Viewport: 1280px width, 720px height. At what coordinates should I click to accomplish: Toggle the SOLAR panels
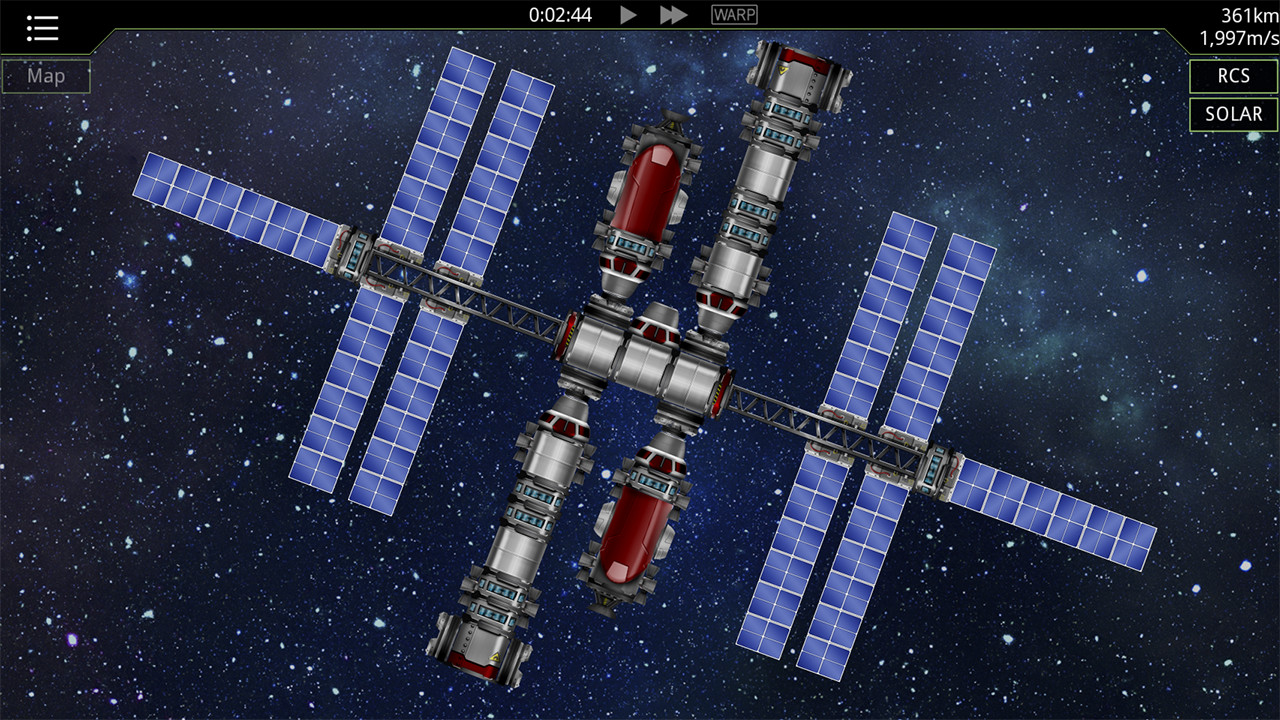[1233, 115]
